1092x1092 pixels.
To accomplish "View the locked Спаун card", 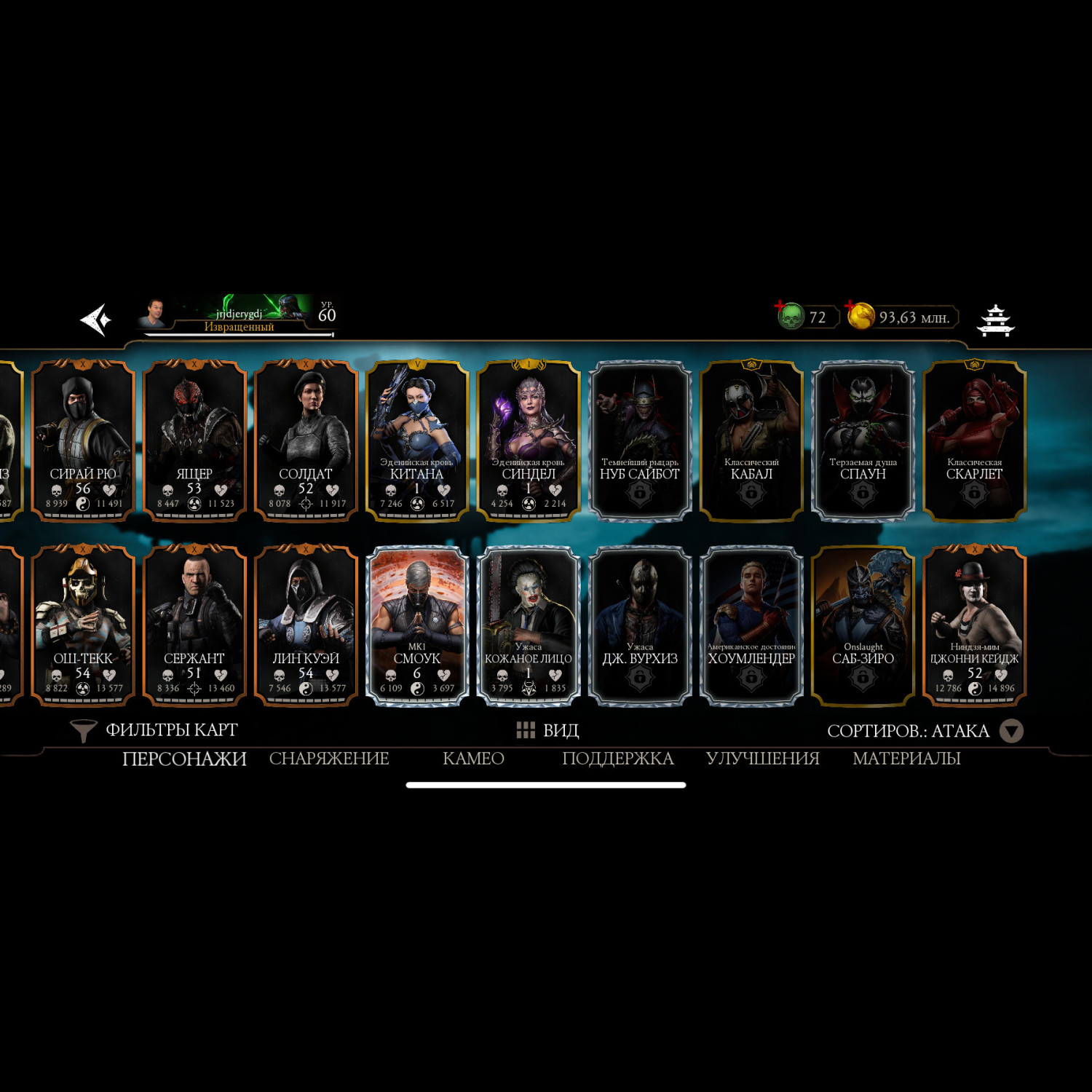I will (863, 440).
